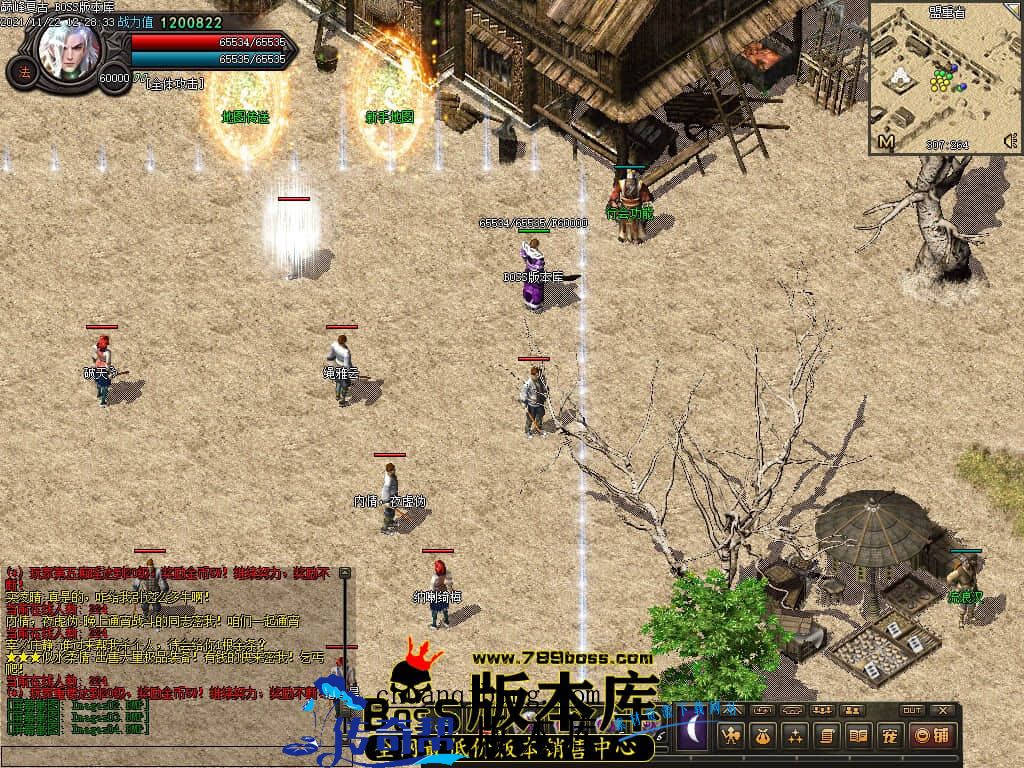
Task: Open full map with M button
Action: (x=885, y=142)
